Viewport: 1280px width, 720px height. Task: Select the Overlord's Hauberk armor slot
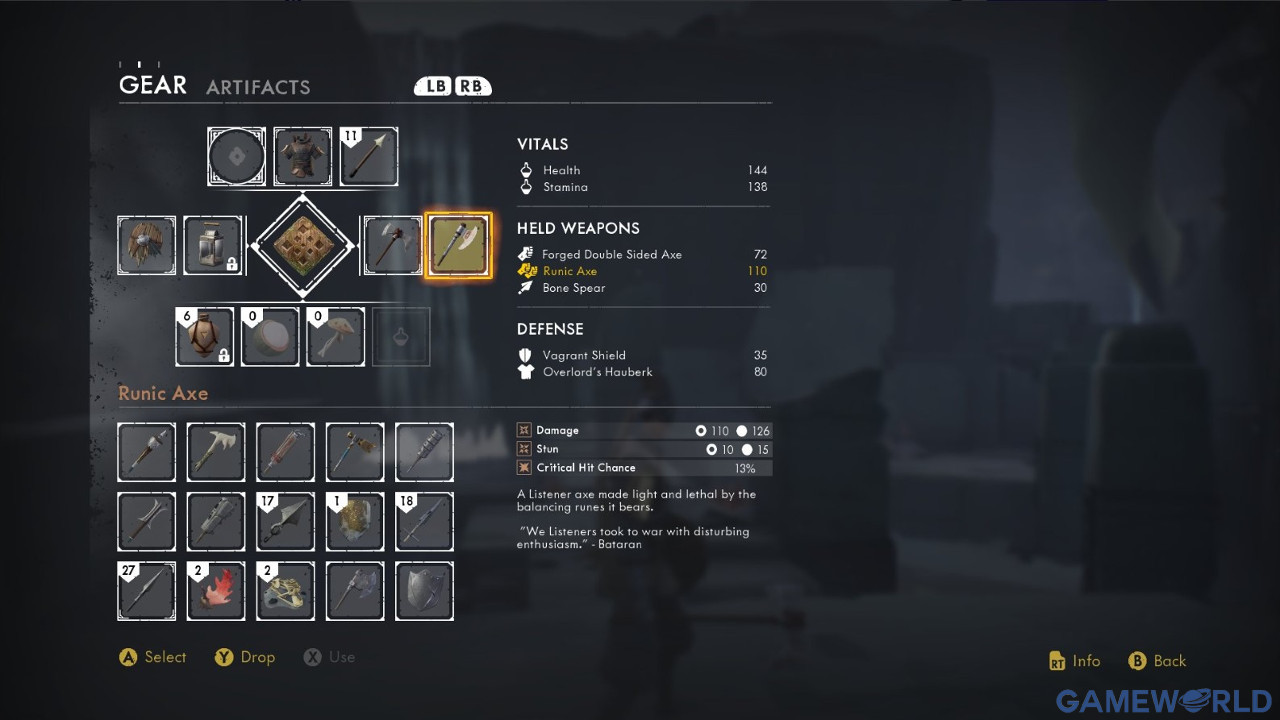tap(303, 156)
